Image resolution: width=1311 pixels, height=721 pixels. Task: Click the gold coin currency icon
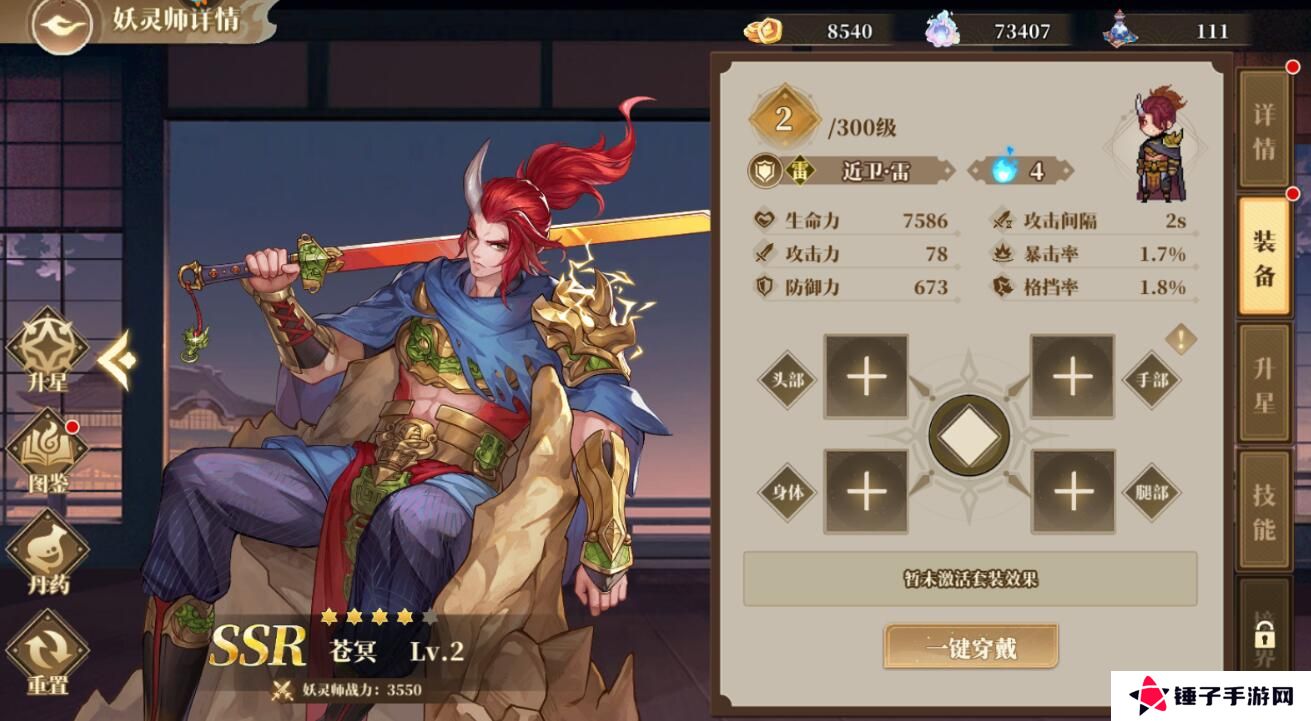tap(763, 30)
